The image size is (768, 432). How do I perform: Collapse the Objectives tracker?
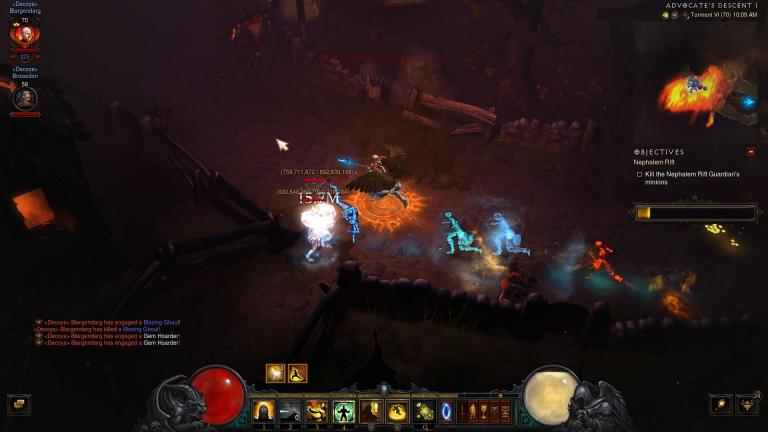point(751,152)
